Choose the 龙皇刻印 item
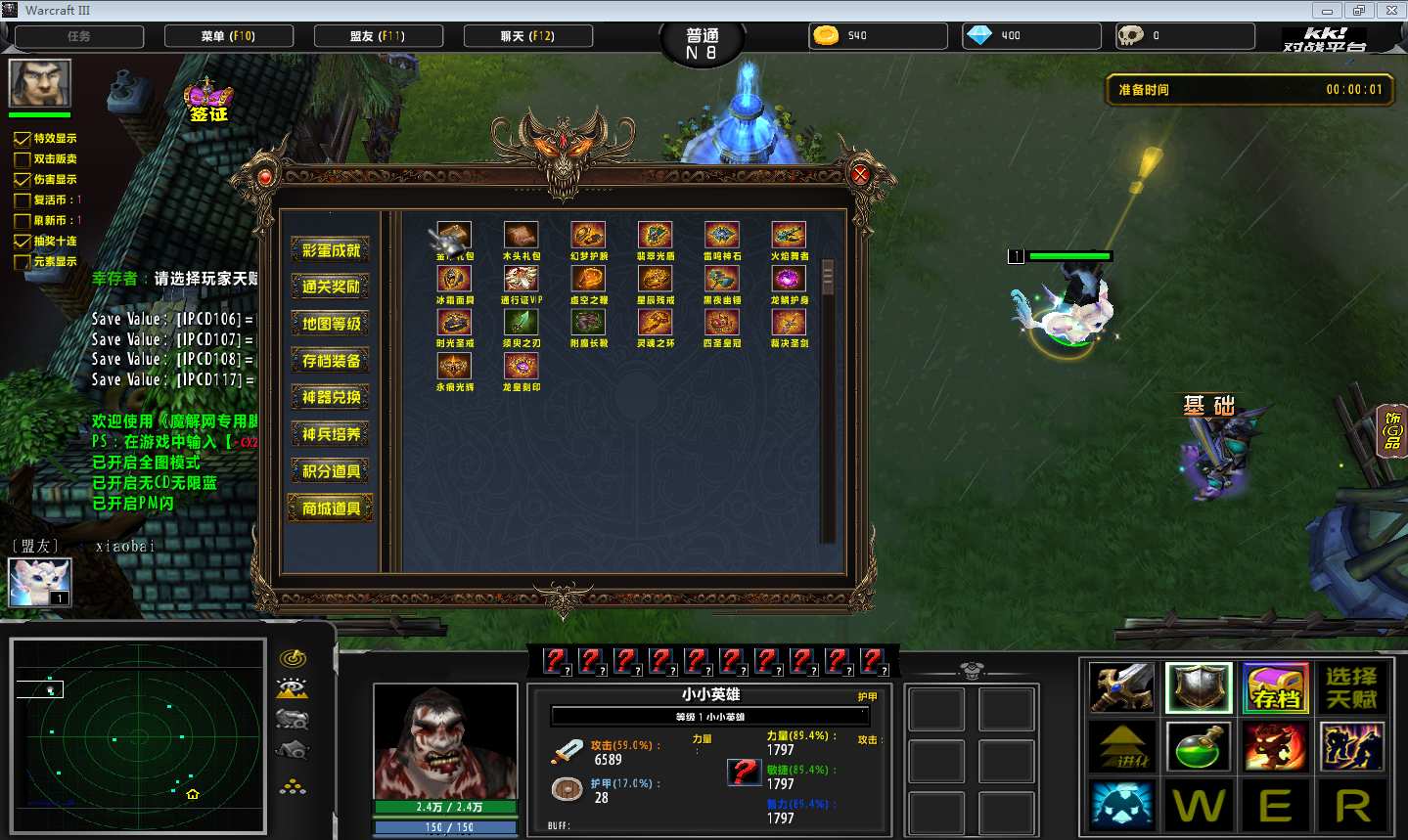This screenshot has height=840, width=1408. pyautogui.click(x=521, y=366)
